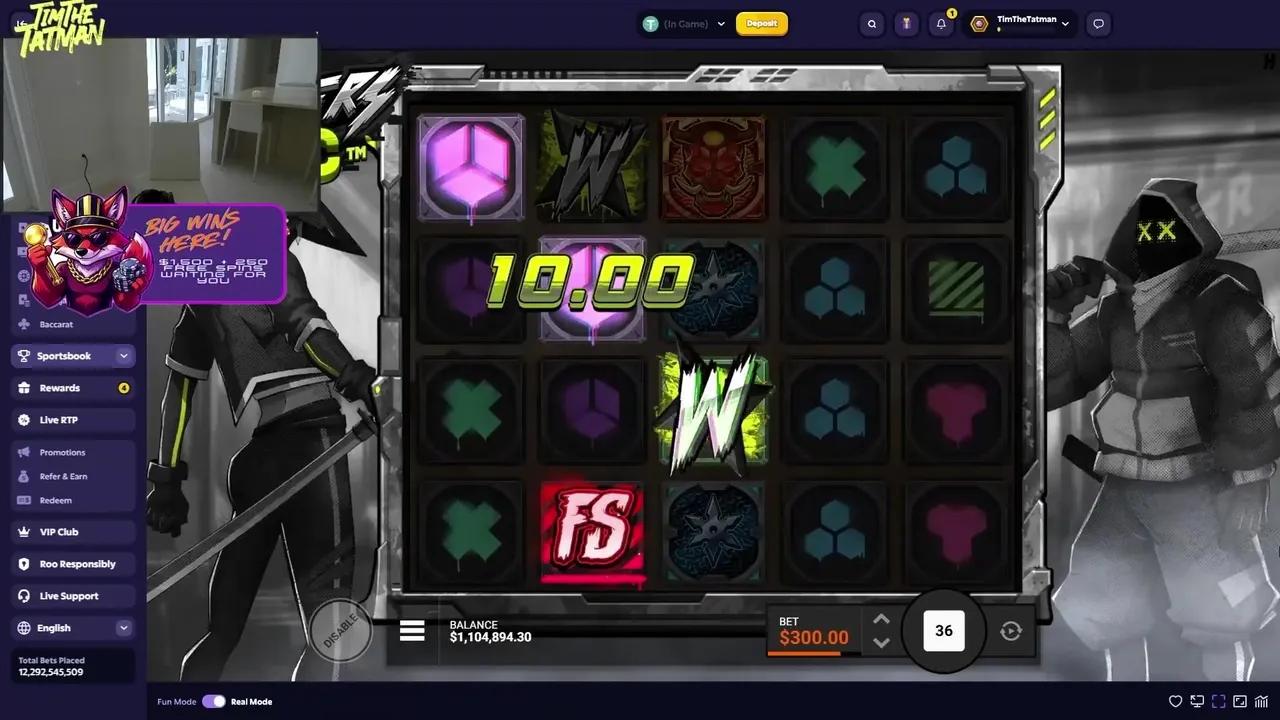
Task: Click the notifications bell icon
Action: [x=940, y=23]
